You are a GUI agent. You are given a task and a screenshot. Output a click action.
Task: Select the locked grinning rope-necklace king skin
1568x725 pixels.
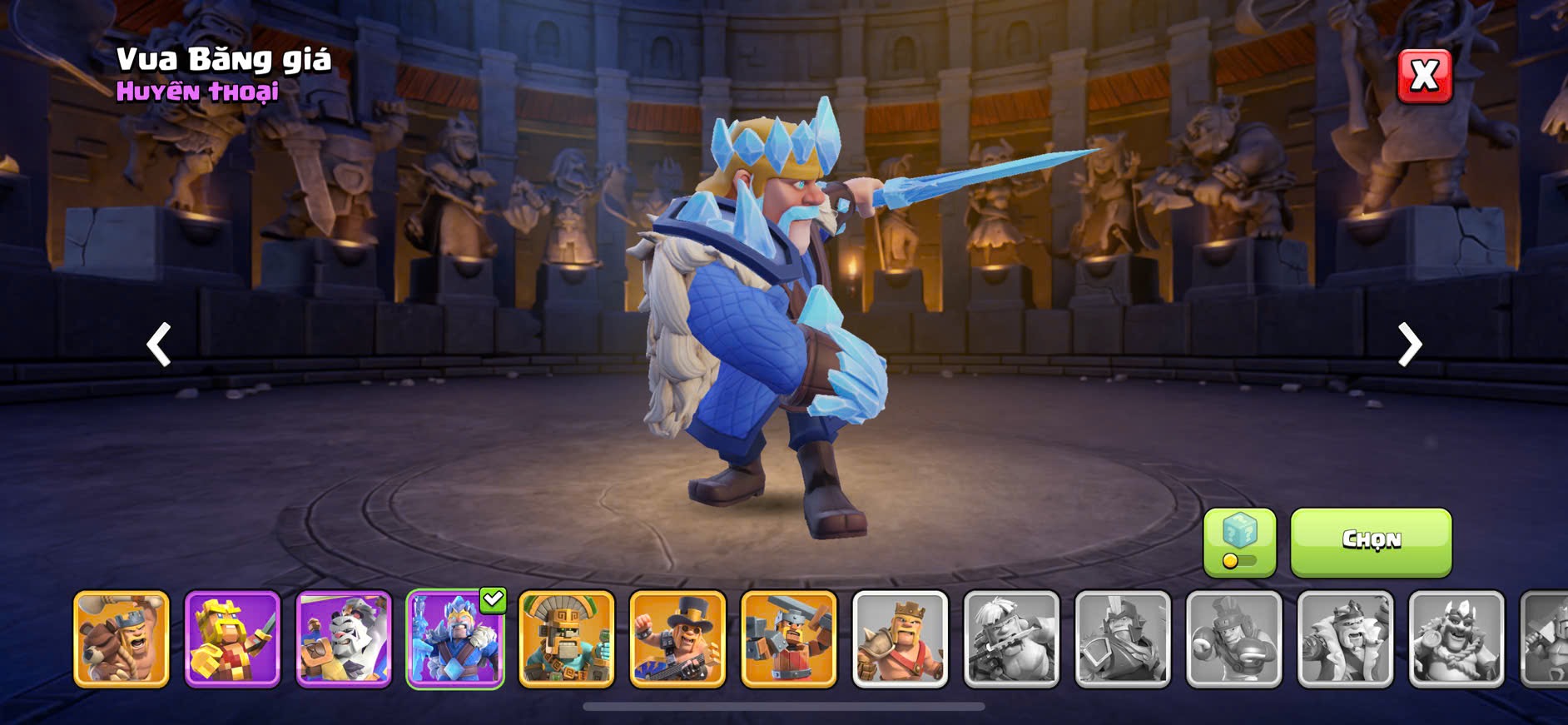pyautogui.click(x=1456, y=639)
